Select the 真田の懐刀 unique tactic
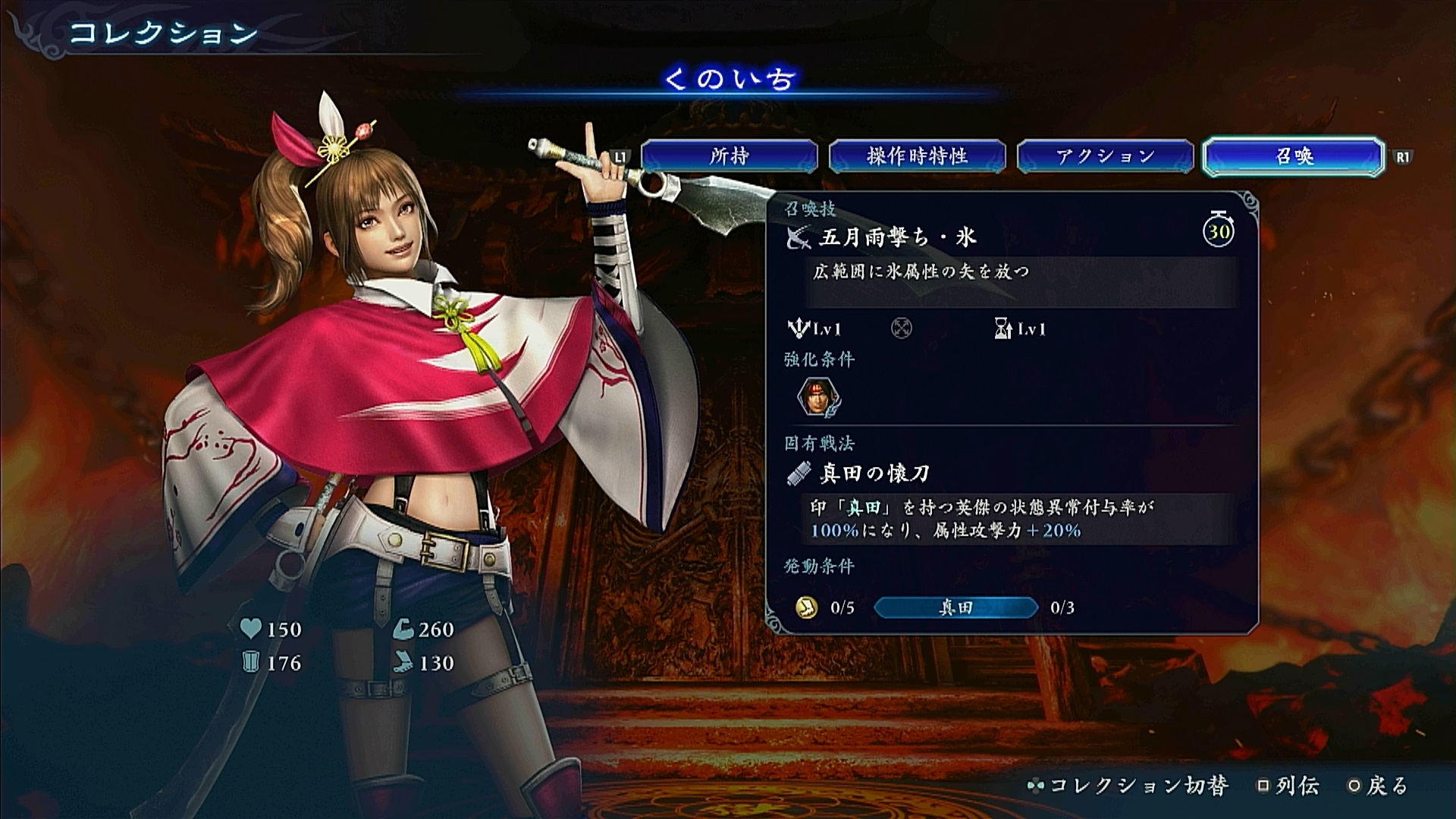 tap(874, 474)
